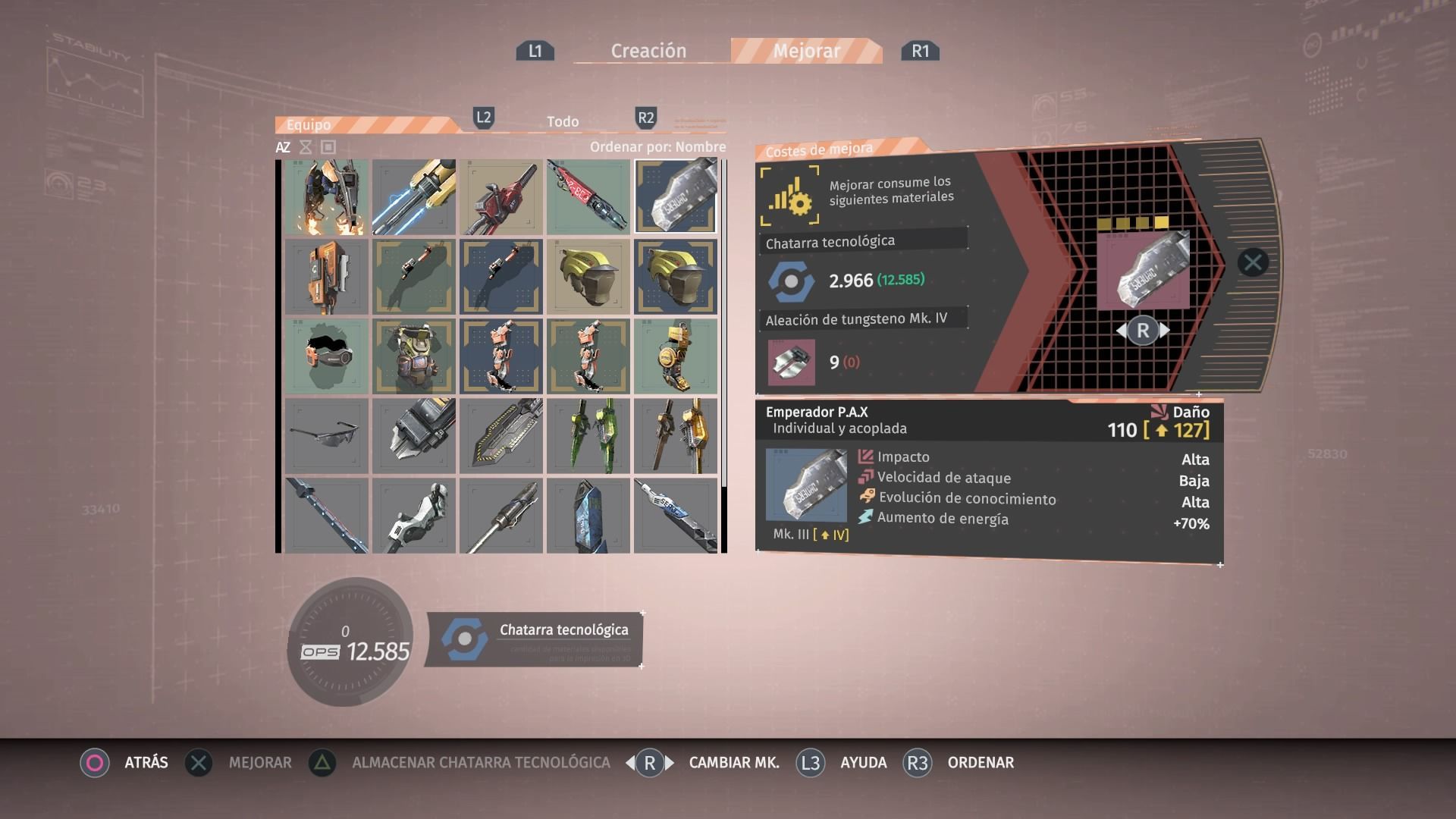Viewport: 1456px width, 819px height.
Task: Choose the yellow robotic leg slot
Action: point(675,356)
